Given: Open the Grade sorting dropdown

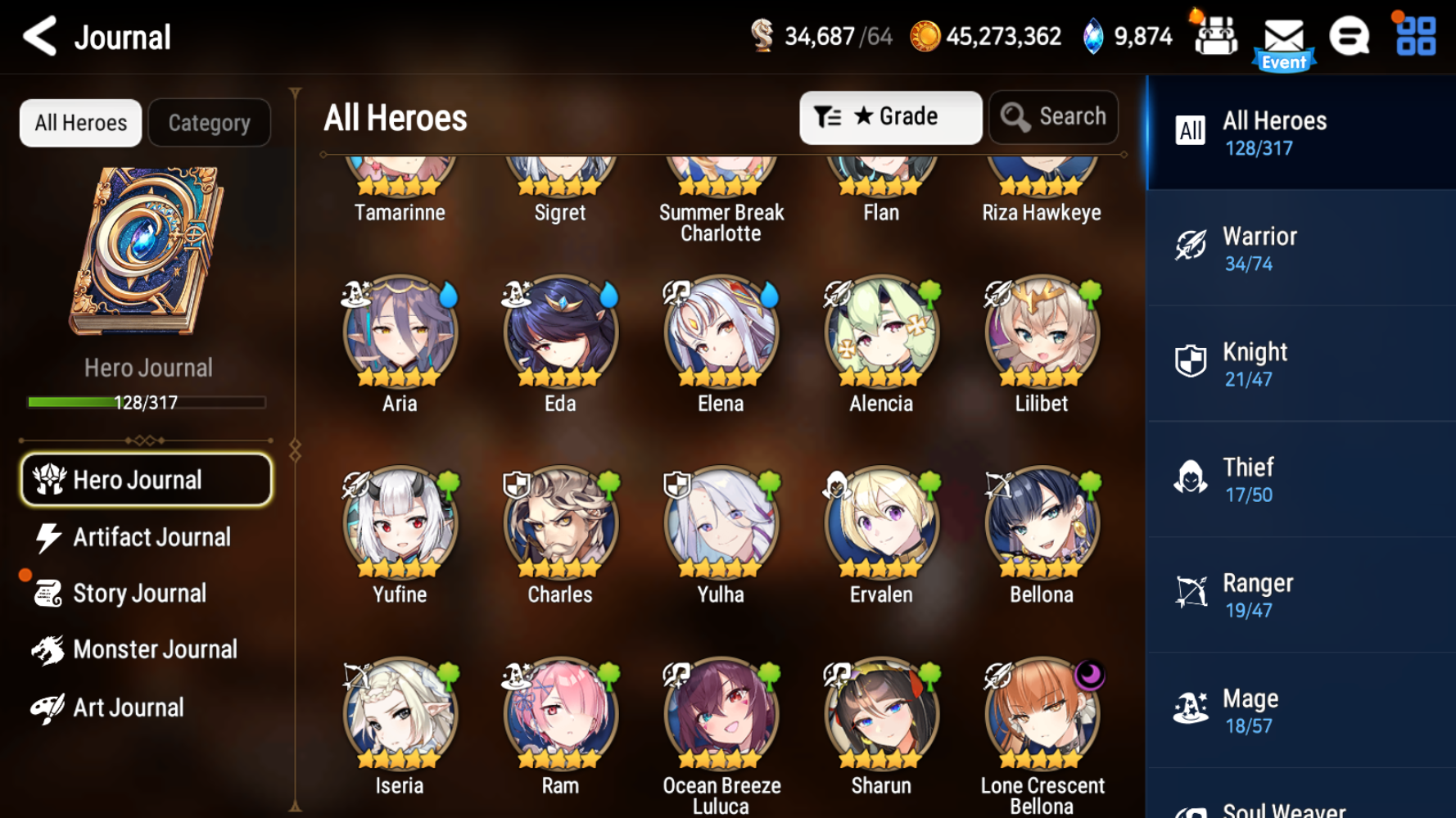Looking at the screenshot, I should tap(890, 116).
